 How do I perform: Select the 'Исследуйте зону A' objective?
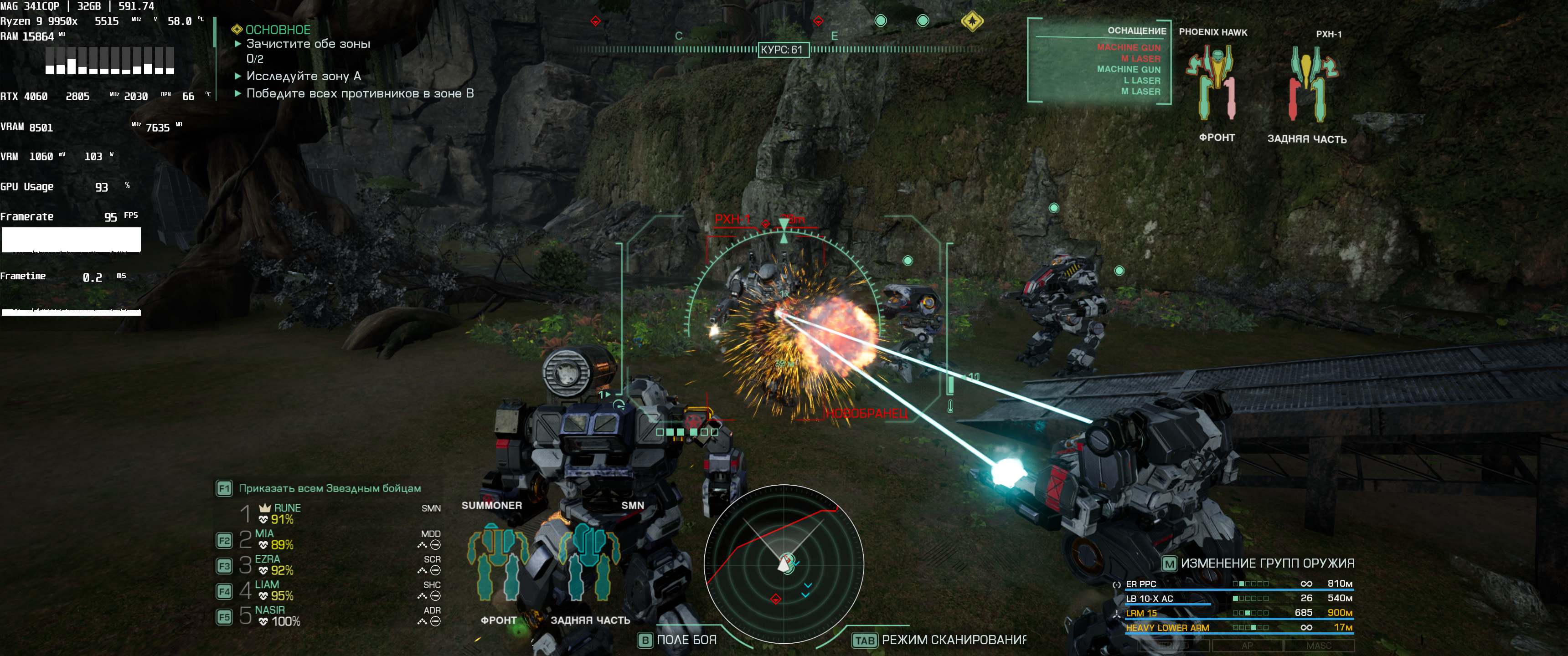tap(303, 76)
